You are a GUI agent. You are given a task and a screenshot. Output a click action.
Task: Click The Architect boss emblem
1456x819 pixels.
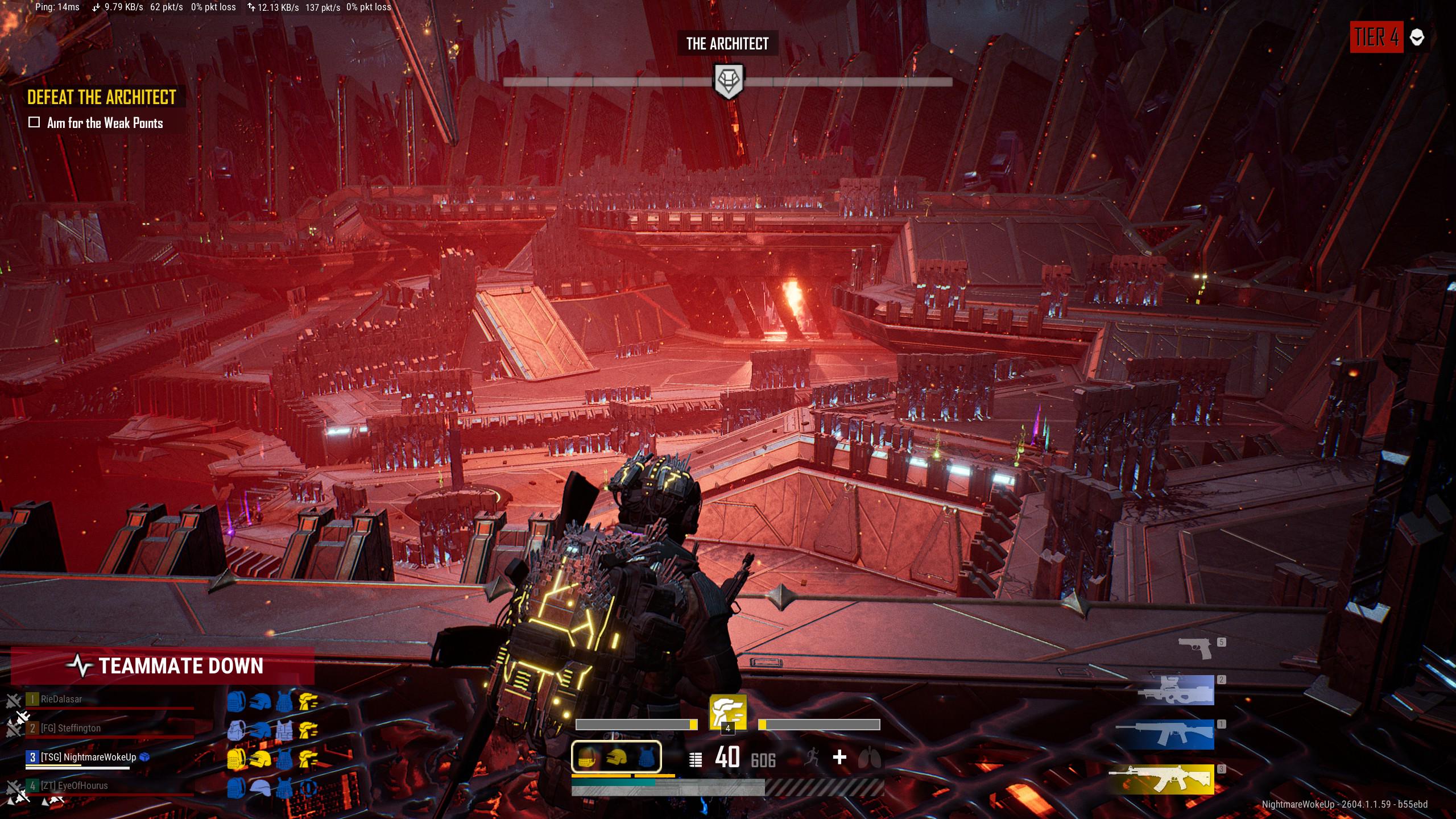(x=728, y=81)
